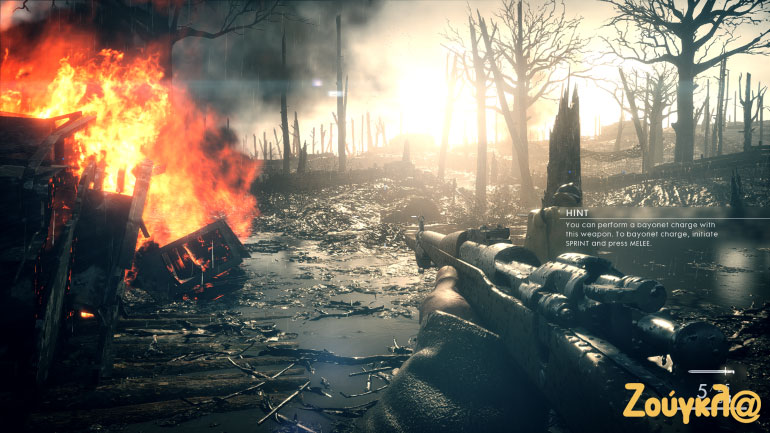
Task: Click the Zougla watermark logo
Action: click(692, 401)
